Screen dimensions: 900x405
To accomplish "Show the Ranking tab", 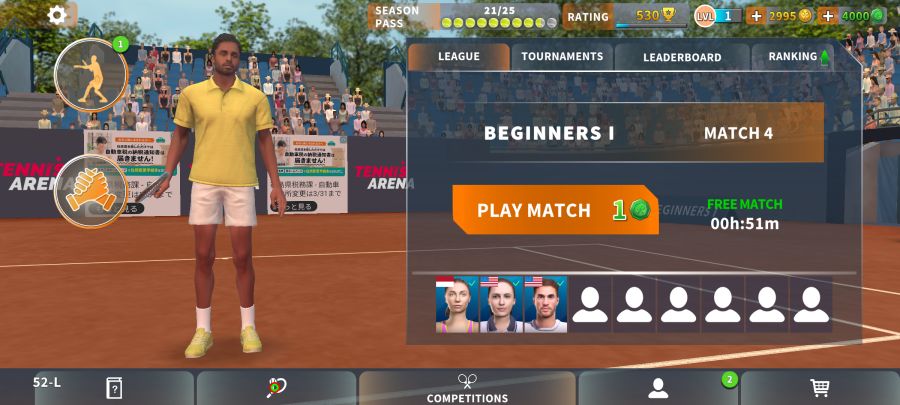I will pos(797,57).
